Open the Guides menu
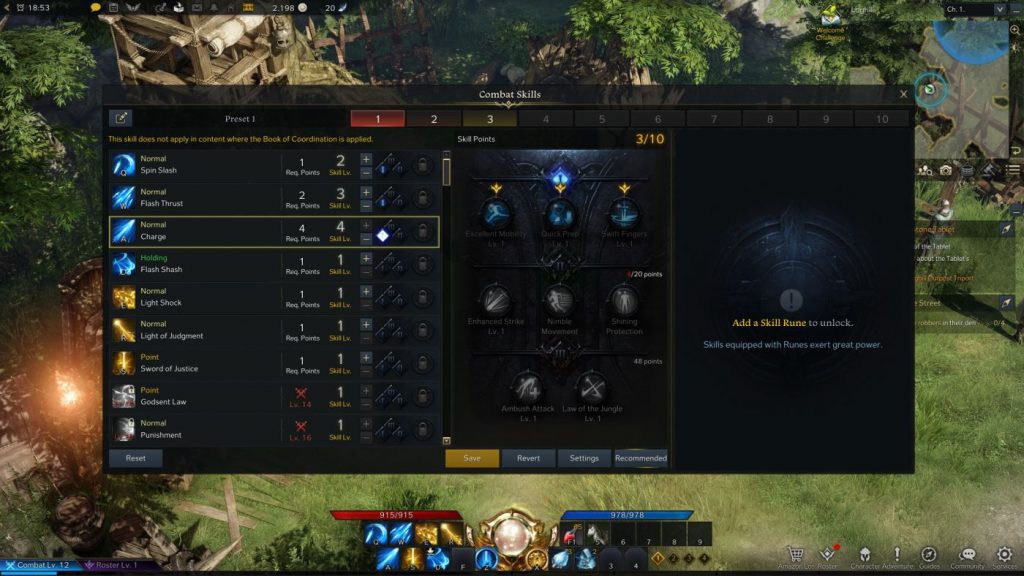Image resolution: width=1024 pixels, height=576 pixels. (928, 556)
